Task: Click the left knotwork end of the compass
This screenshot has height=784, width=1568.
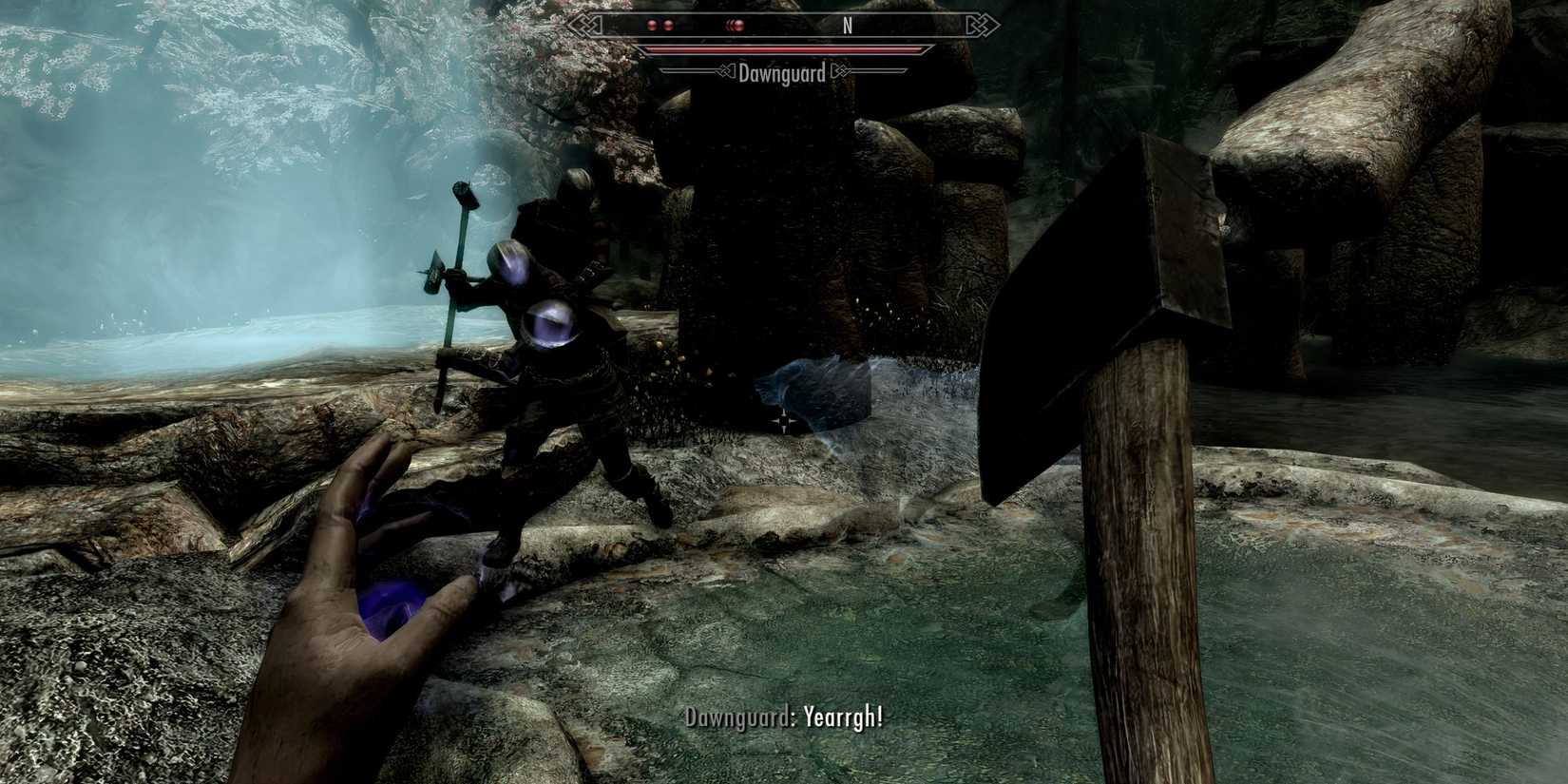Action: pyautogui.click(x=585, y=27)
